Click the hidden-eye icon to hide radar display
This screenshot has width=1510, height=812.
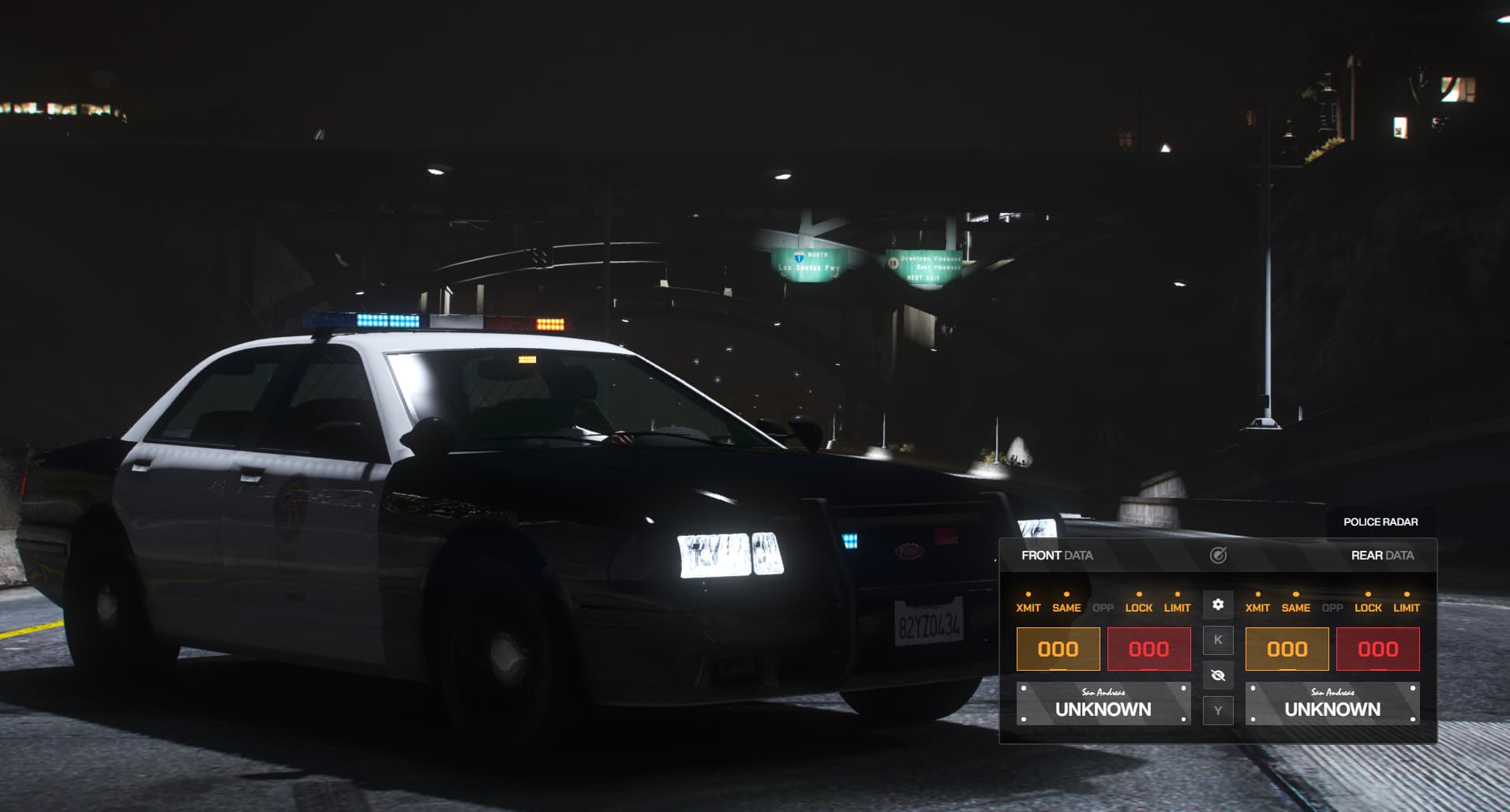1219,675
